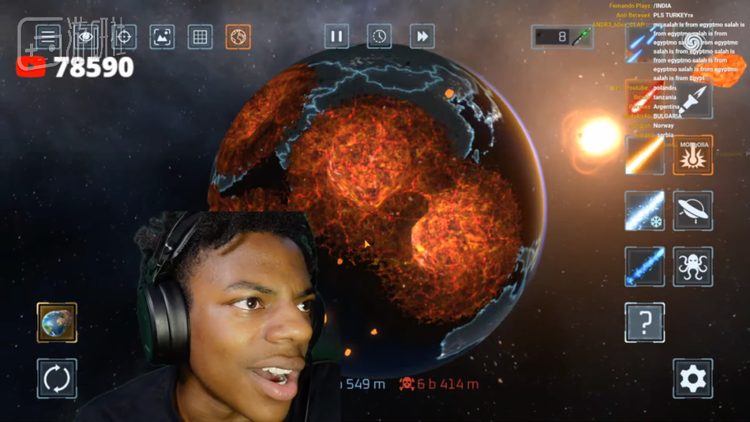Open the hamburger list menu

pos(47,37)
